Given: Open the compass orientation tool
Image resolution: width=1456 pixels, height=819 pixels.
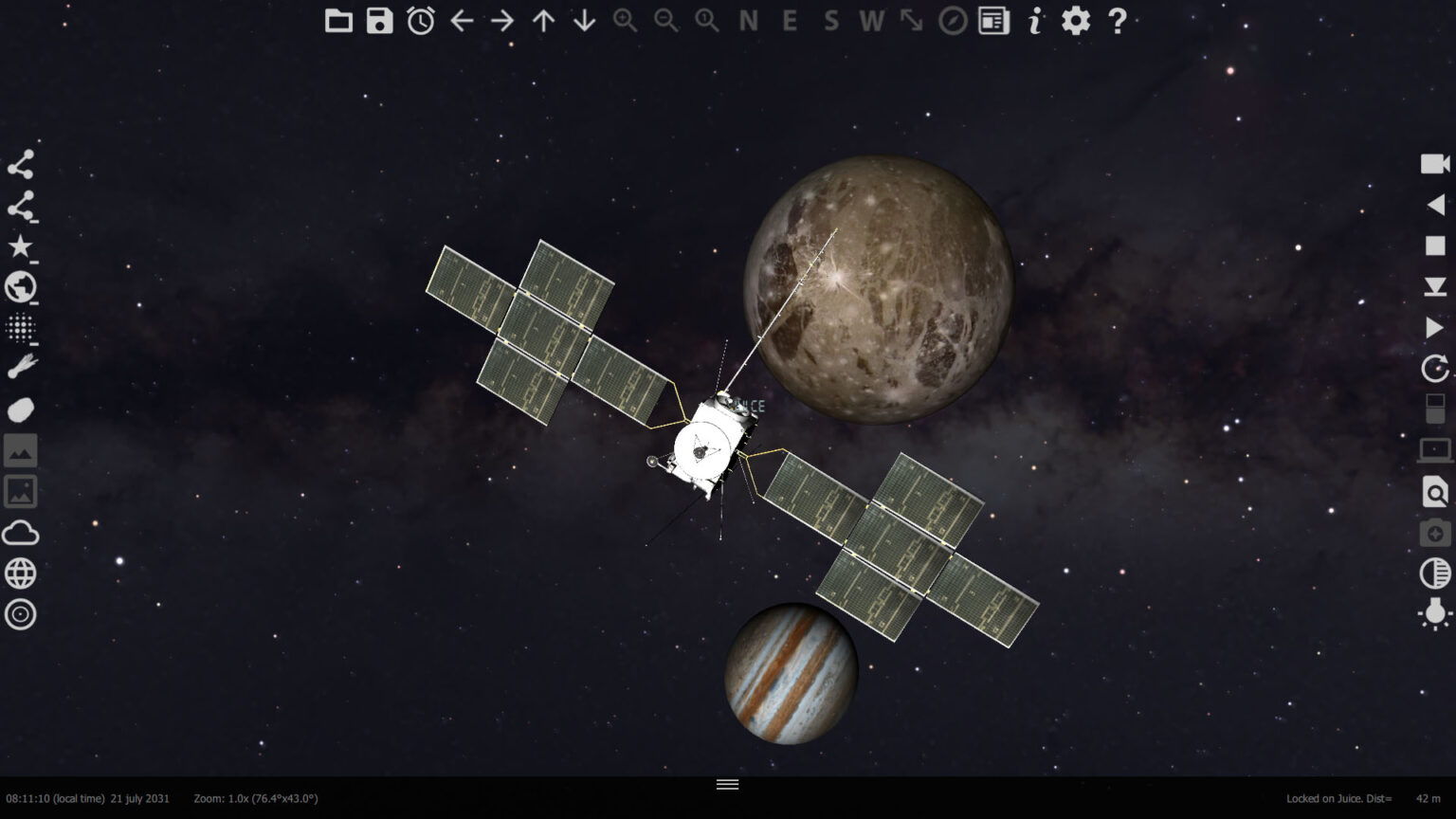Looking at the screenshot, I should (x=954, y=21).
